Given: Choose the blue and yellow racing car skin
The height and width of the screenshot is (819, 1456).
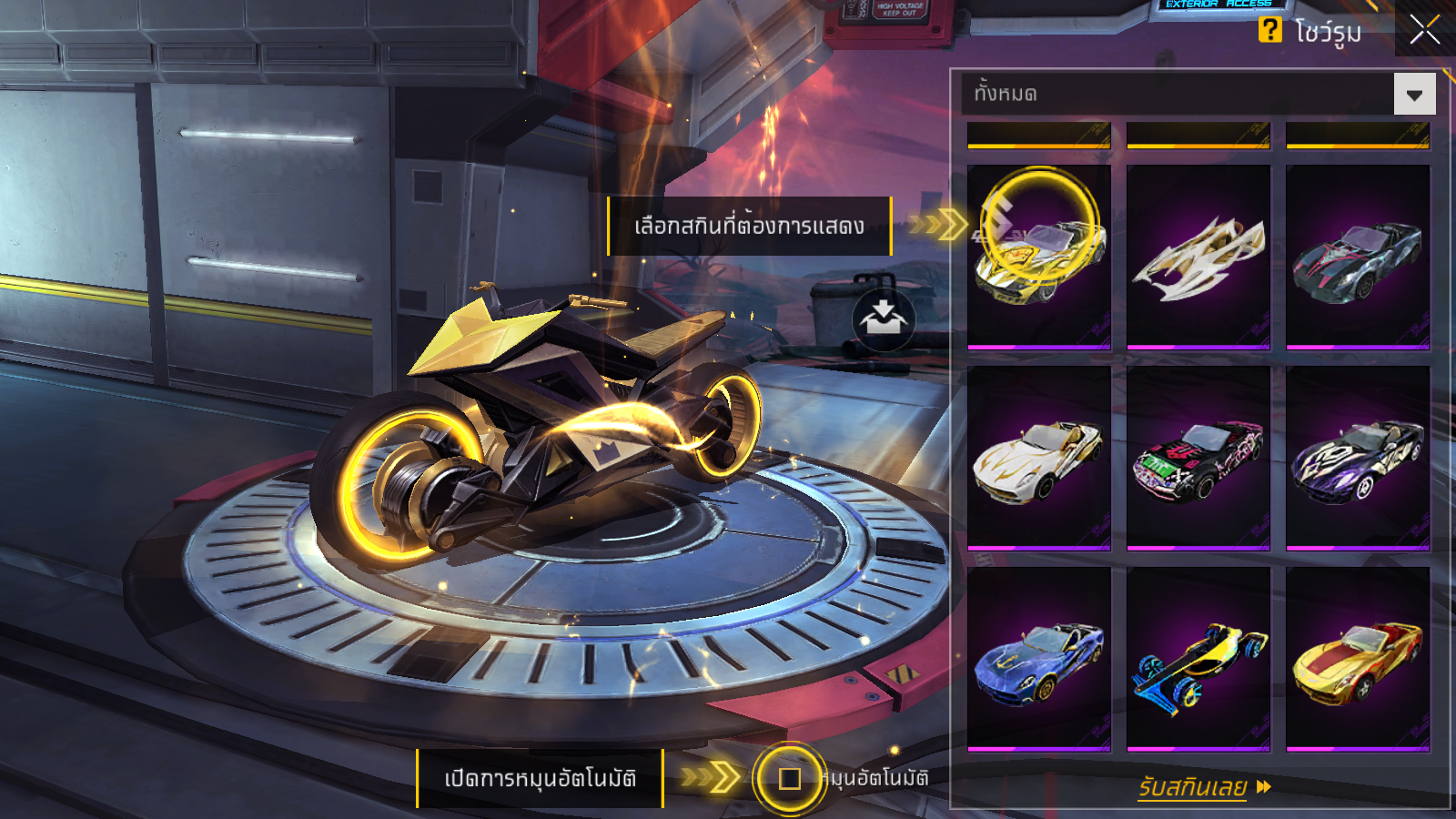Looking at the screenshot, I should click(x=1198, y=660).
